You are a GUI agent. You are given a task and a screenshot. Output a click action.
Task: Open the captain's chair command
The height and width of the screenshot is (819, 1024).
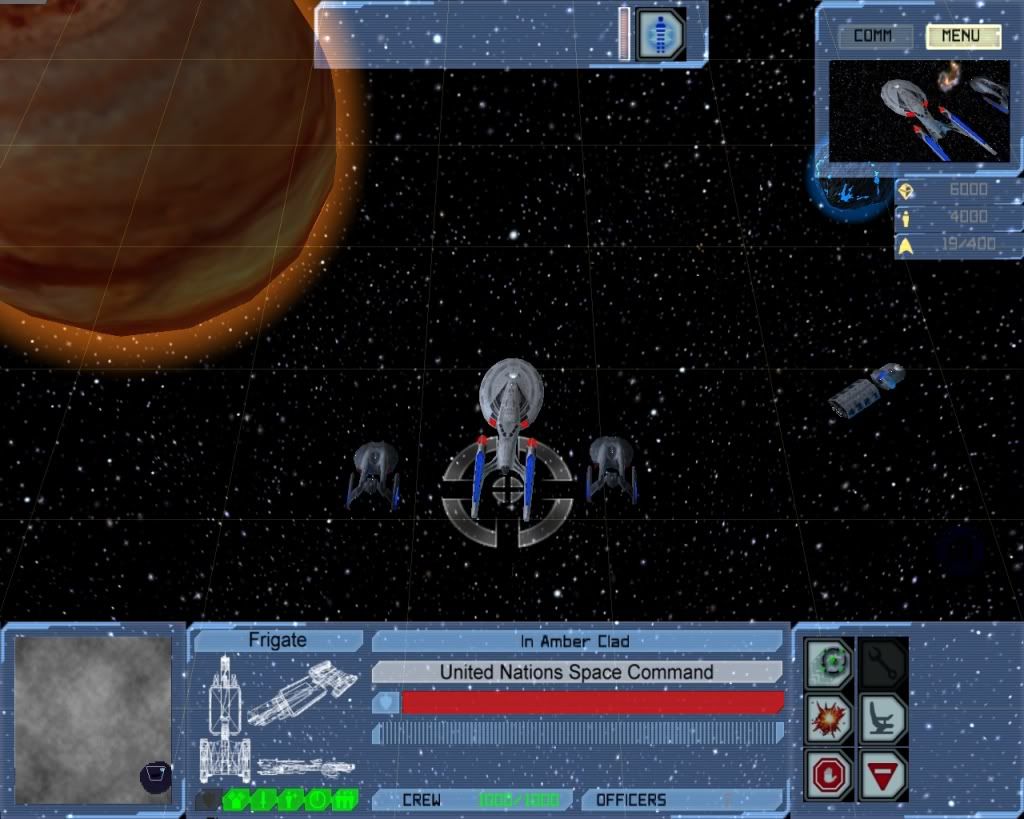883,718
